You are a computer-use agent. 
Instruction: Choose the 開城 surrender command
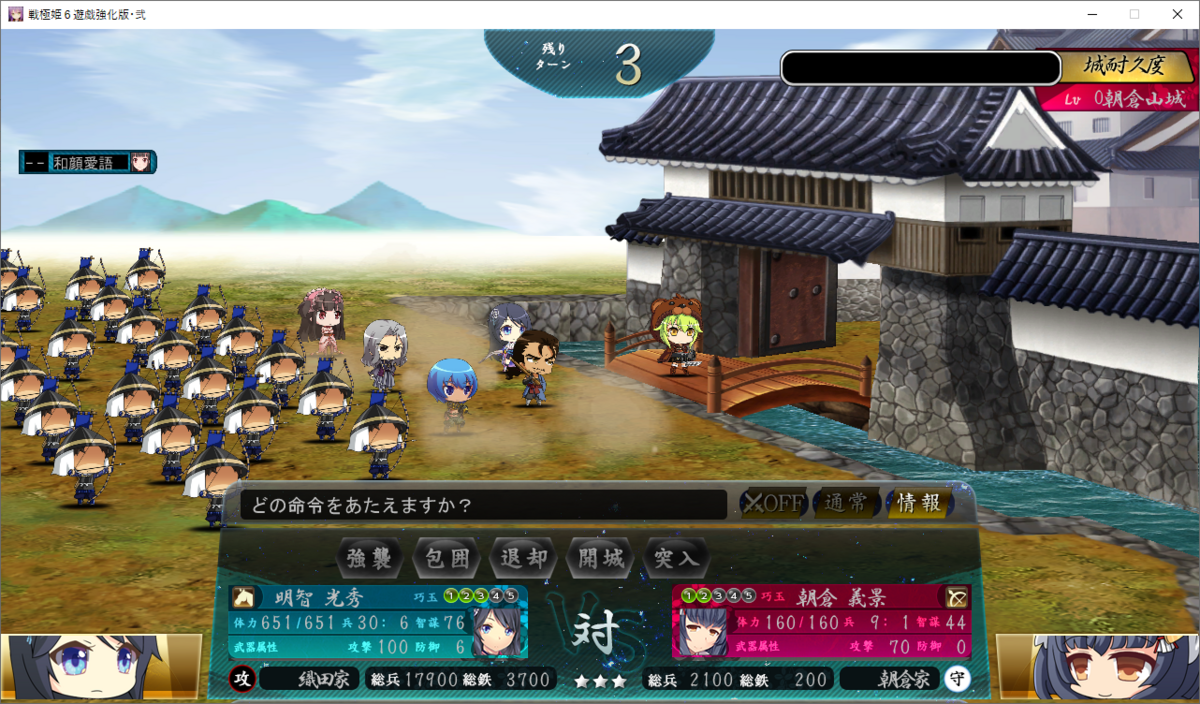(601, 557)
